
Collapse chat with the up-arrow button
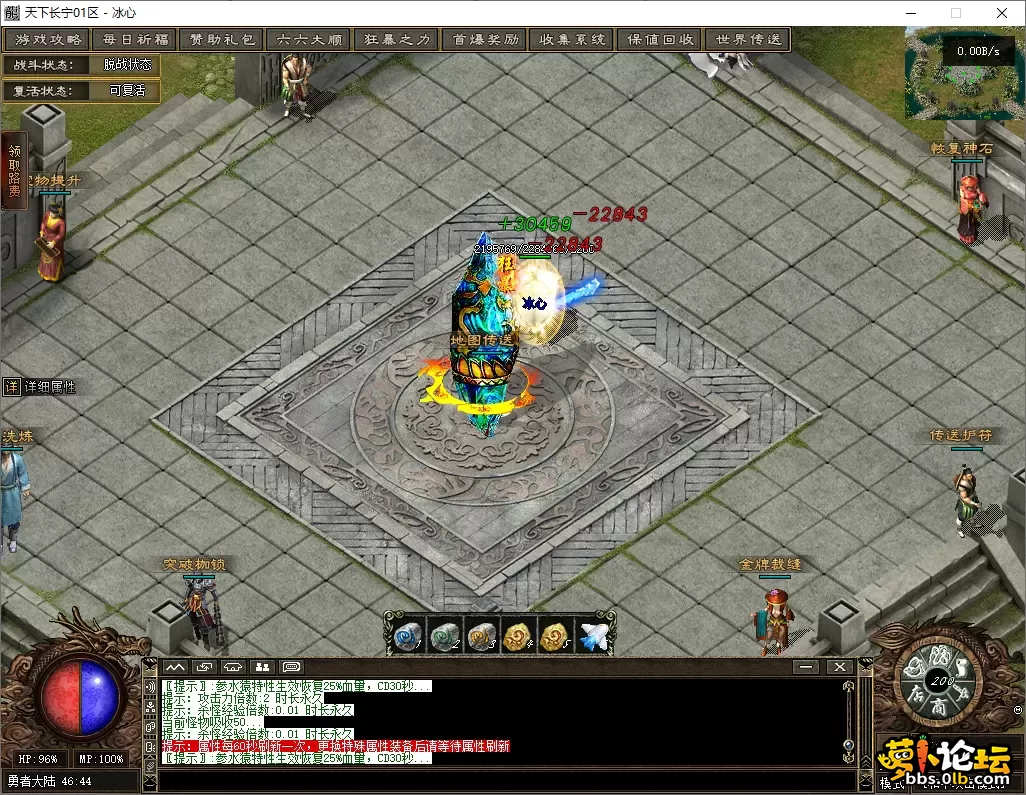tap(175, 667)
